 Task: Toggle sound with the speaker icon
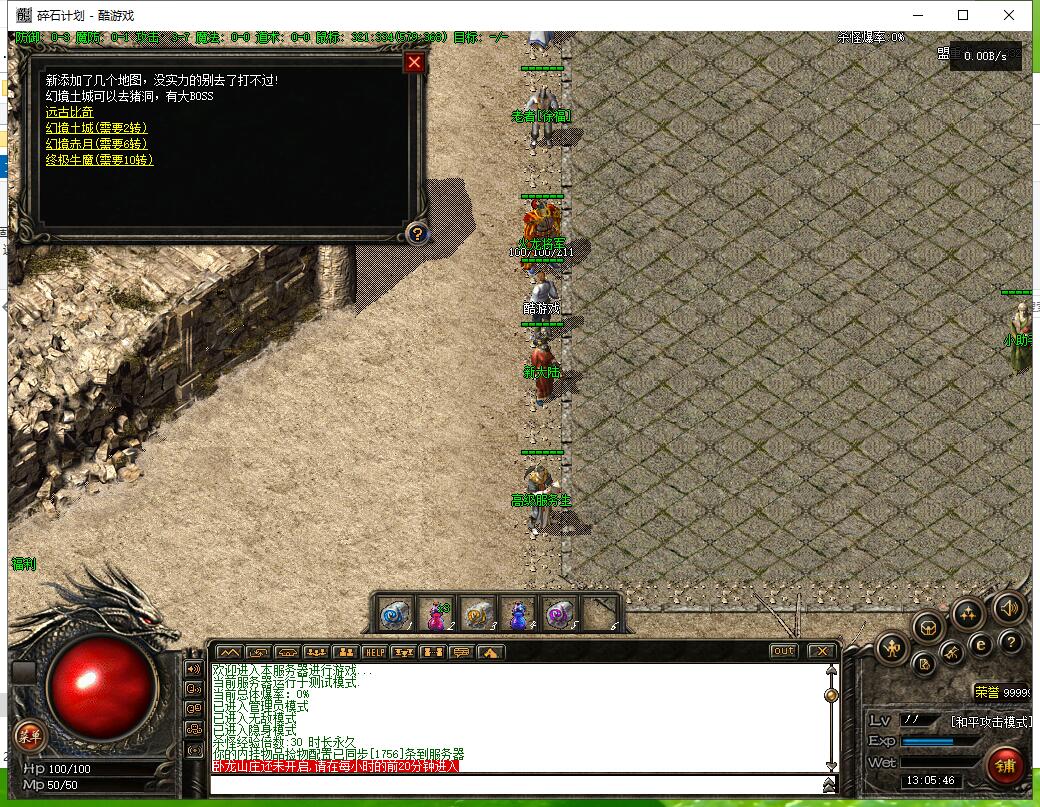[x=1008, y=608]
